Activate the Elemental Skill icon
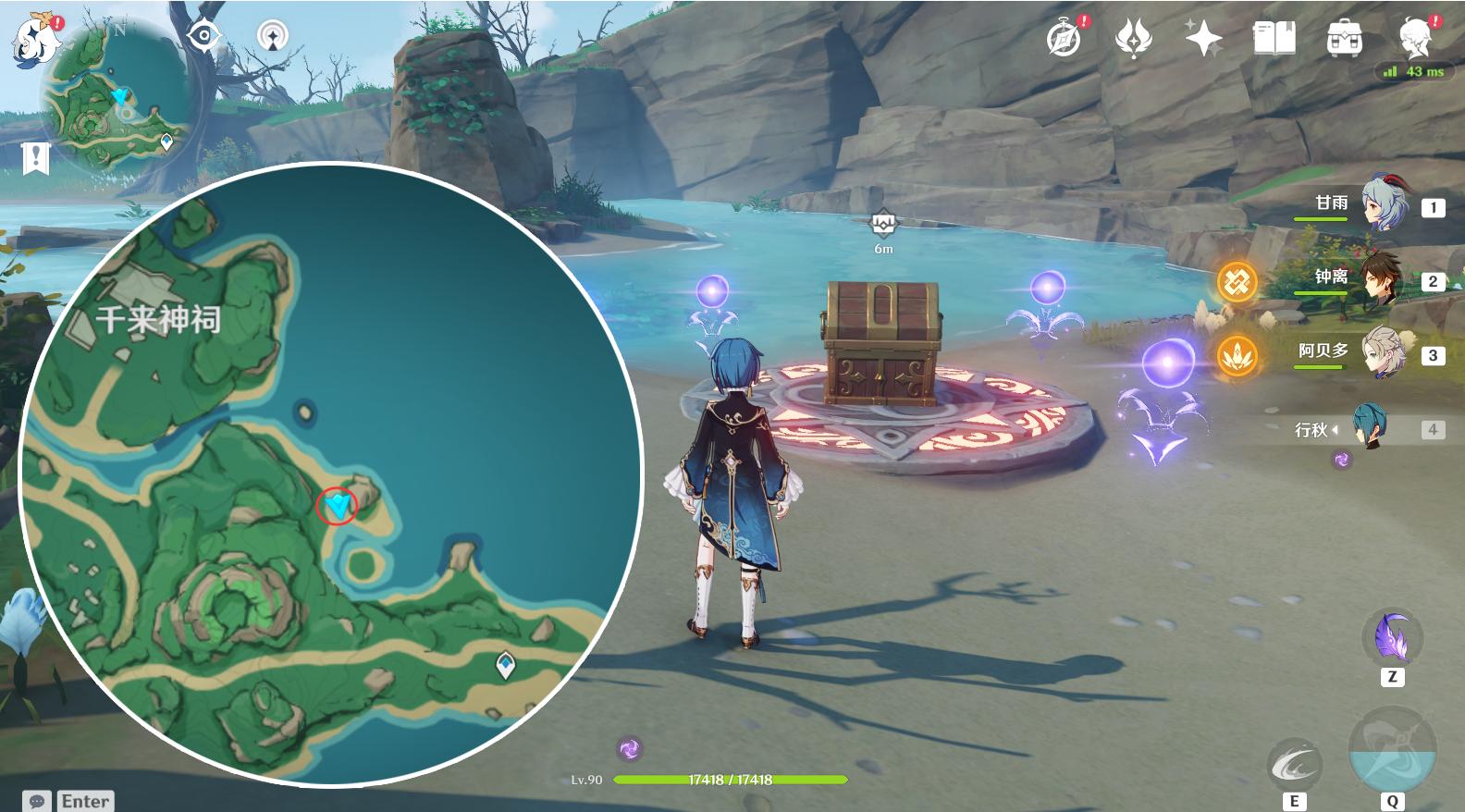 [x=1294, y=764]
